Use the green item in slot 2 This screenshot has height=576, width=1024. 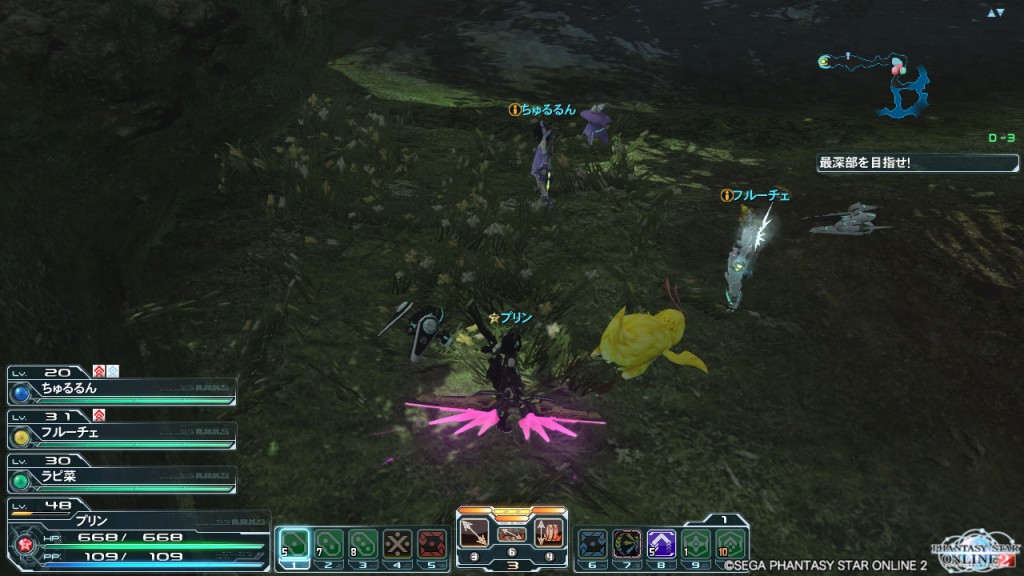coord(328,544)
